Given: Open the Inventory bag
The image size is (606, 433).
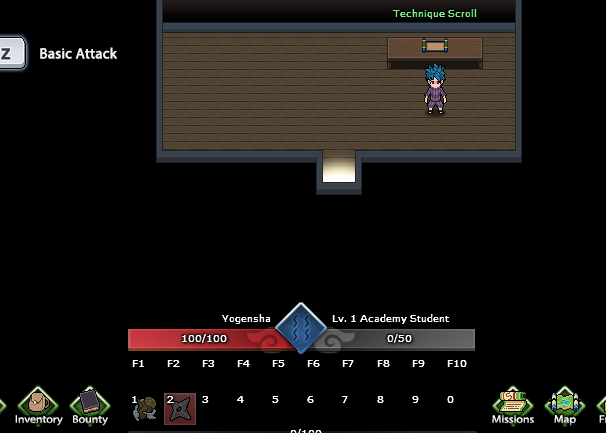Looking at the screenshot, I should (38, 403).
